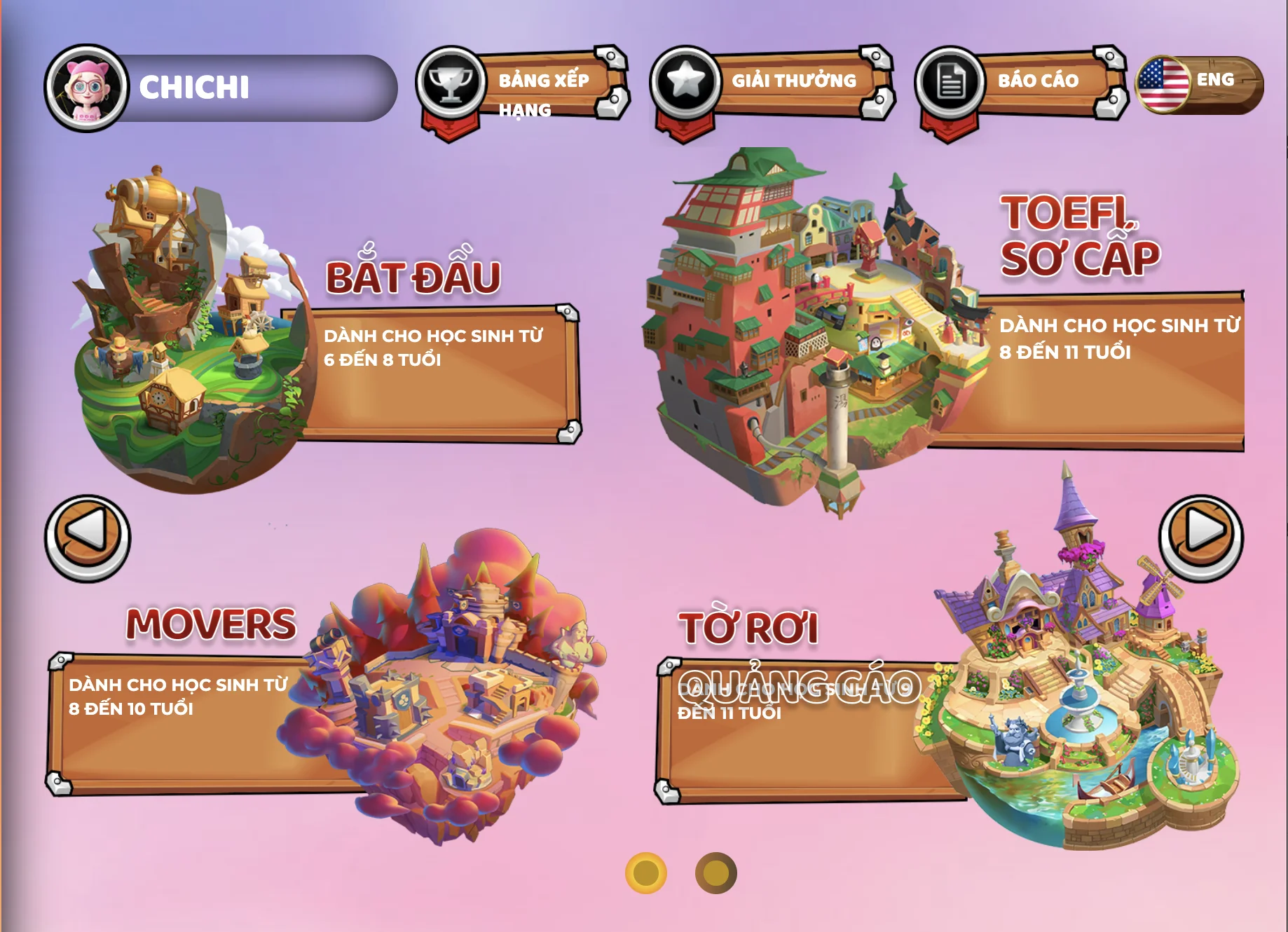Open the Báo Cáo report
The image size is (1288, 932).
(1020, 83)
